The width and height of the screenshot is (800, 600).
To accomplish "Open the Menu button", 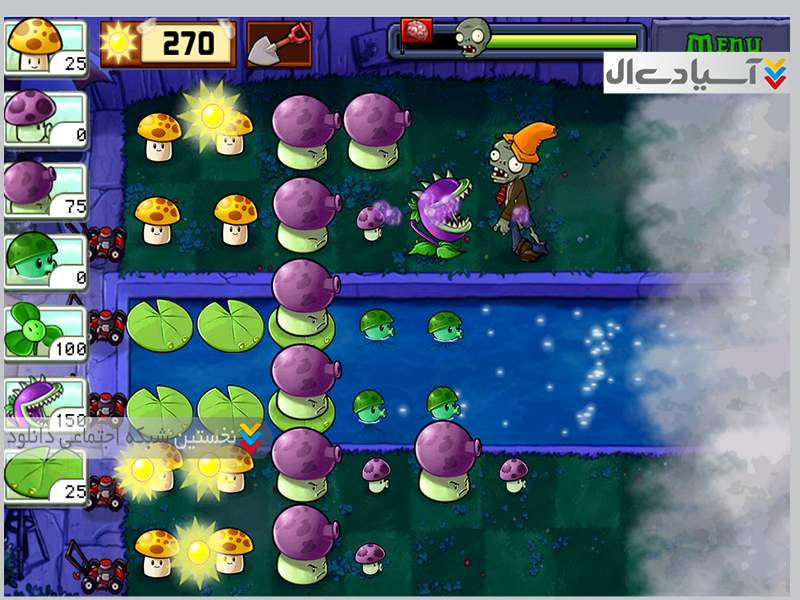I will [x=723, y=44].
